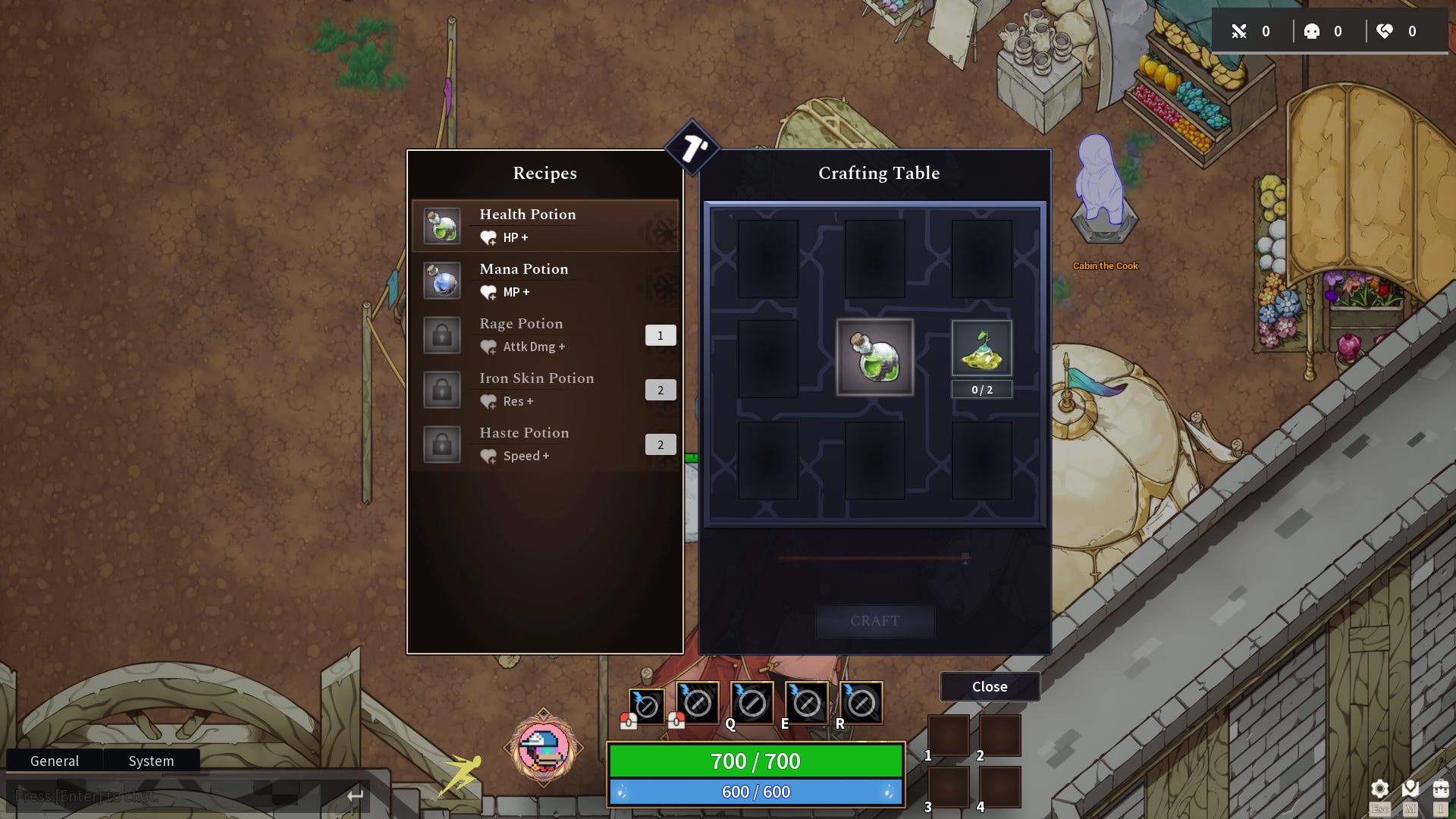The height and width of the screenshot is (819, 1456).
Task: Open the inventory backpack icon
Action: point(1441,789)
